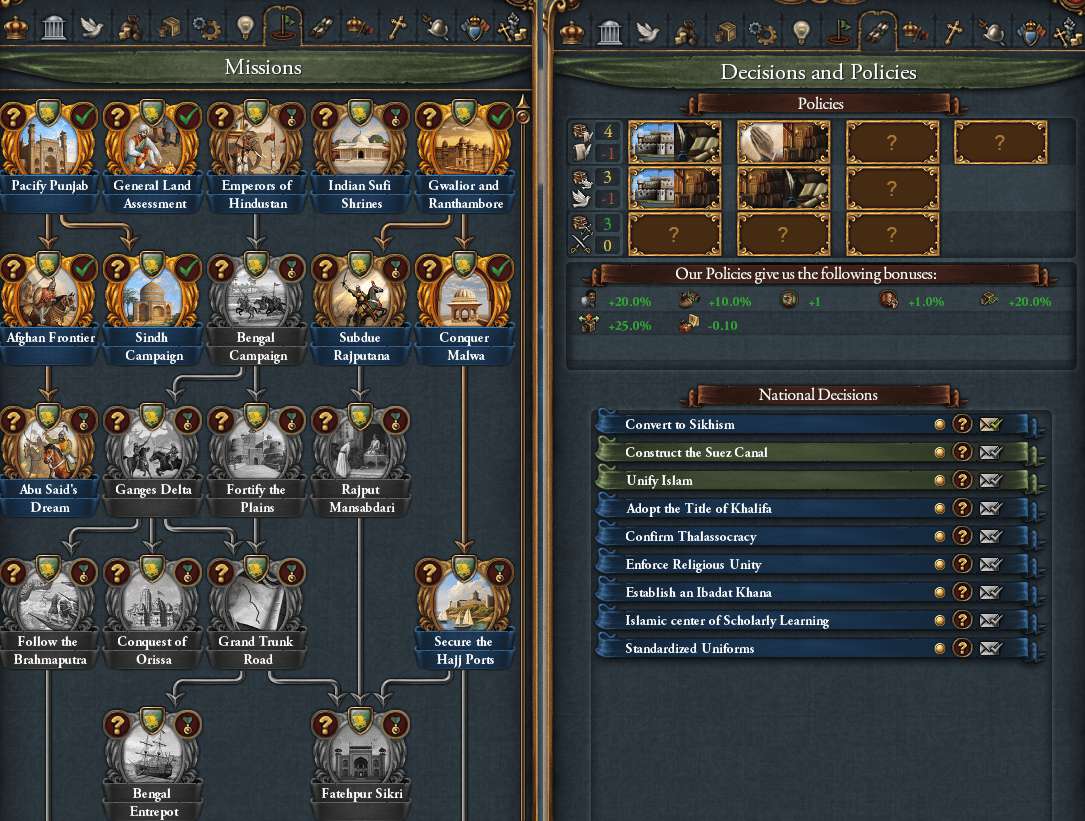Select the Pacify Punjab mission
This screenshot has width=1085, height=821.
point(49,150)
